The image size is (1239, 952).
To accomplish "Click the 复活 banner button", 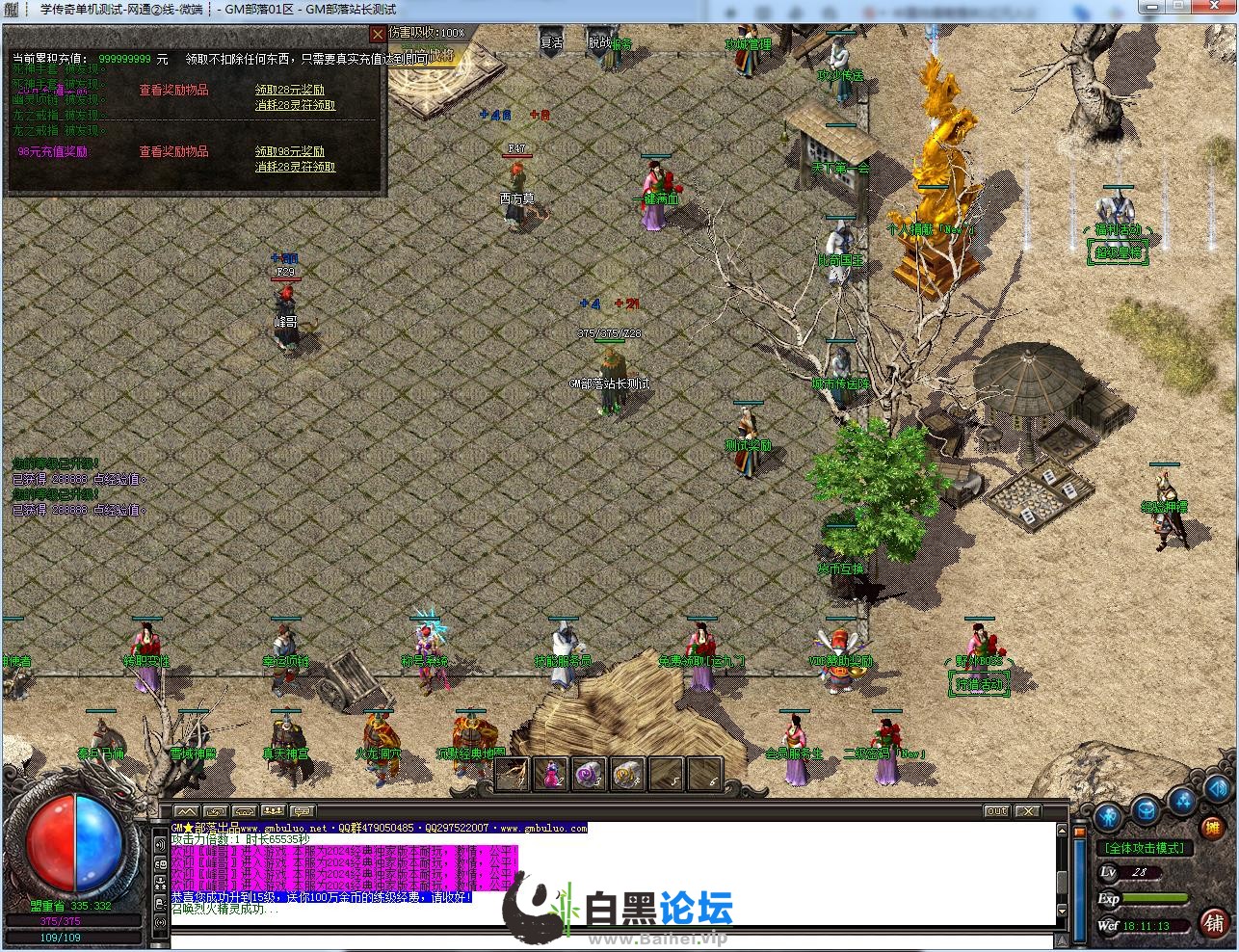I will (552, 42).
